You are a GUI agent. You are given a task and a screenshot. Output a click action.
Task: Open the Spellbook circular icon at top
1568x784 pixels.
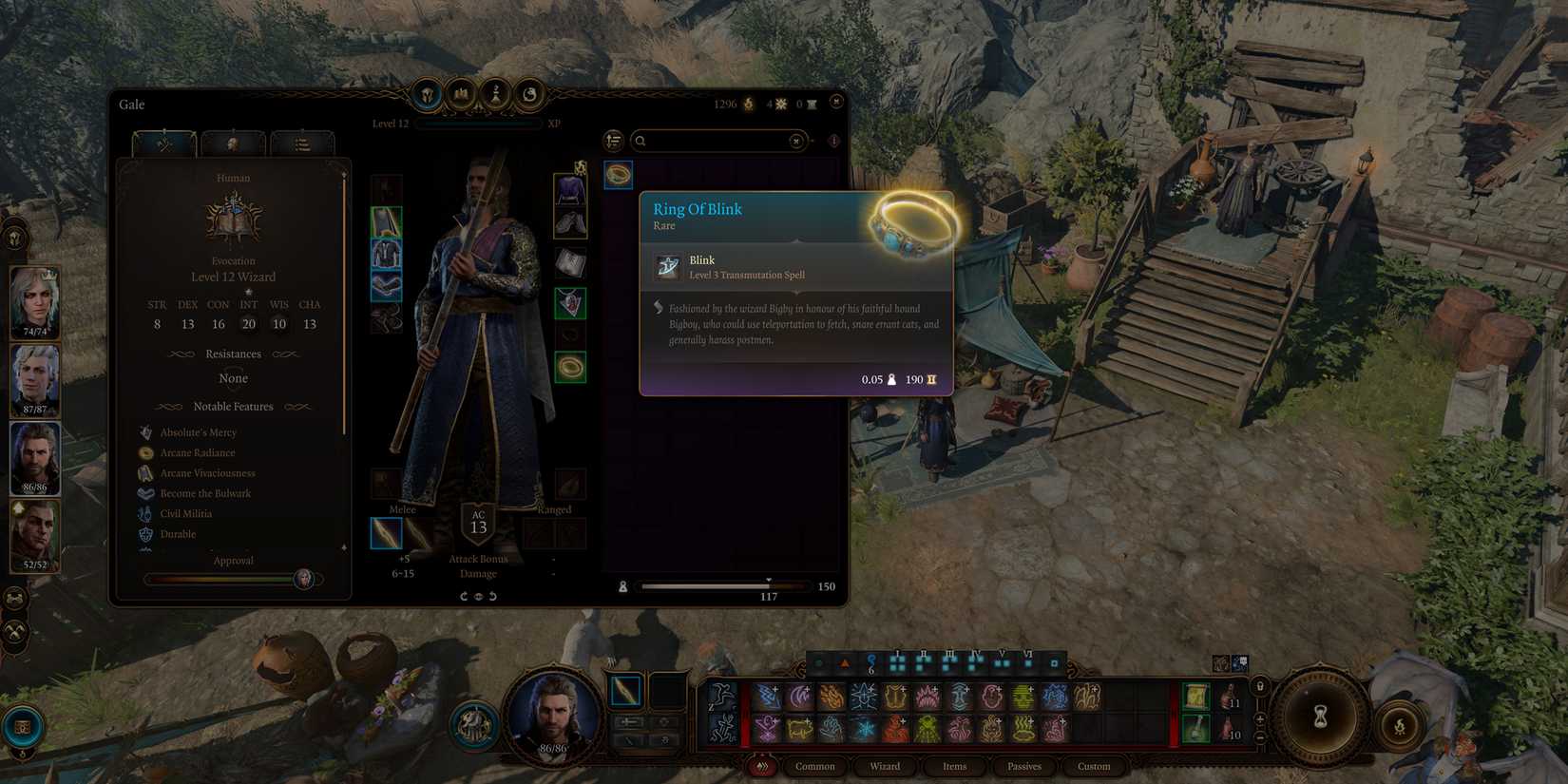[x=460, y=95]
